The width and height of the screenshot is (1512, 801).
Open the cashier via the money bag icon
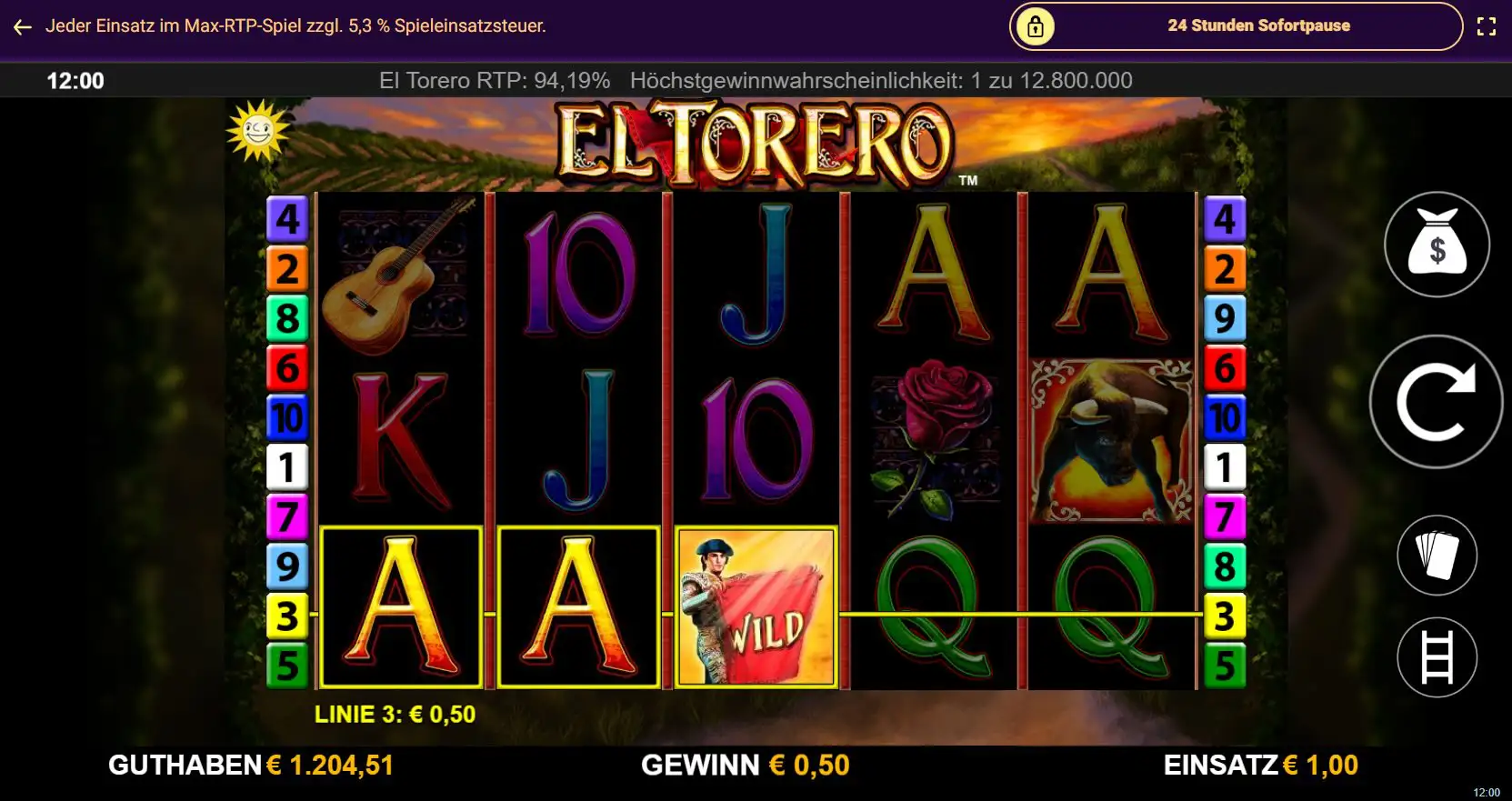click(x=1437, y=244)
